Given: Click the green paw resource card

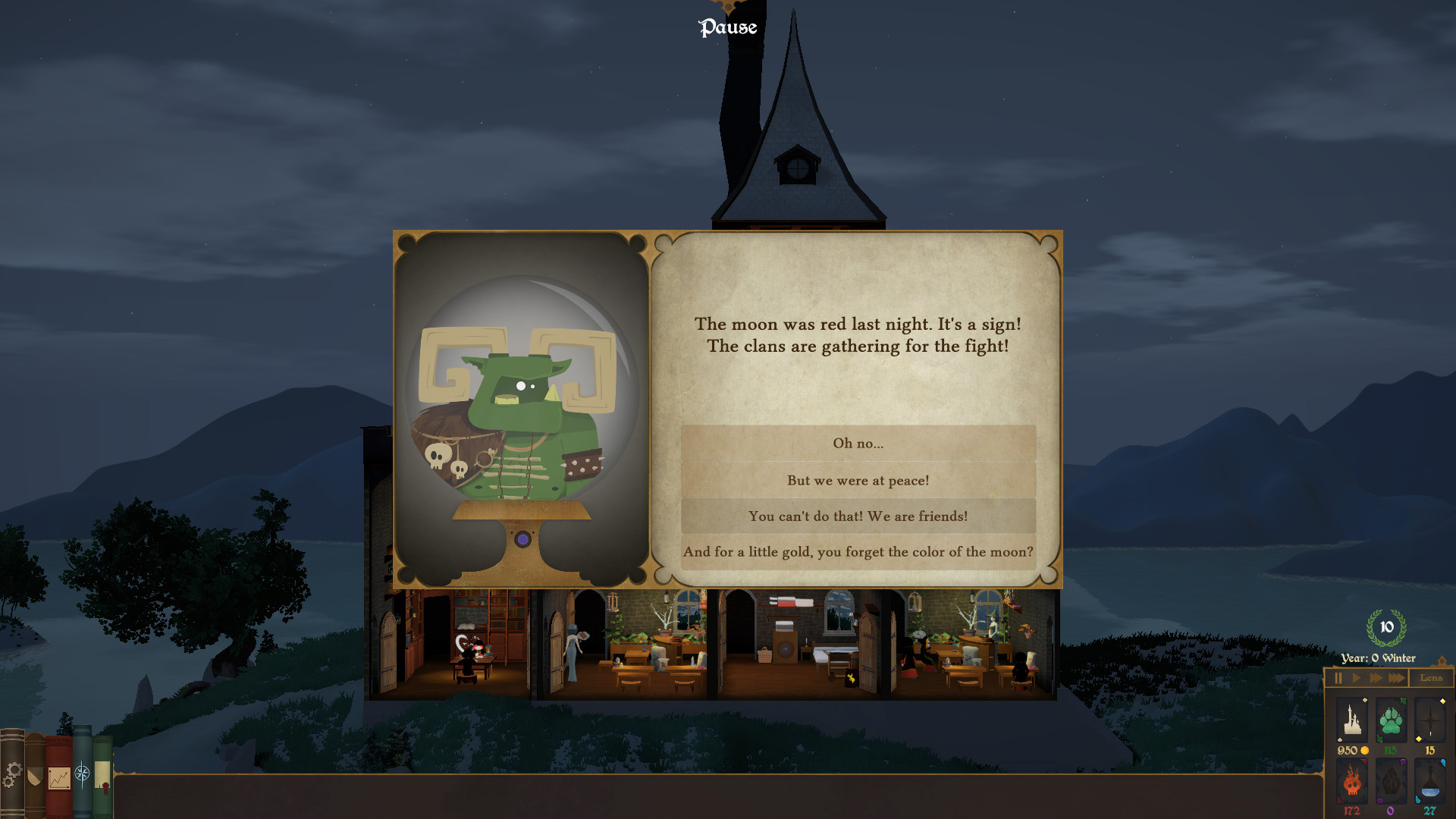Looking at the screenshot, I should coord(1390,720).
